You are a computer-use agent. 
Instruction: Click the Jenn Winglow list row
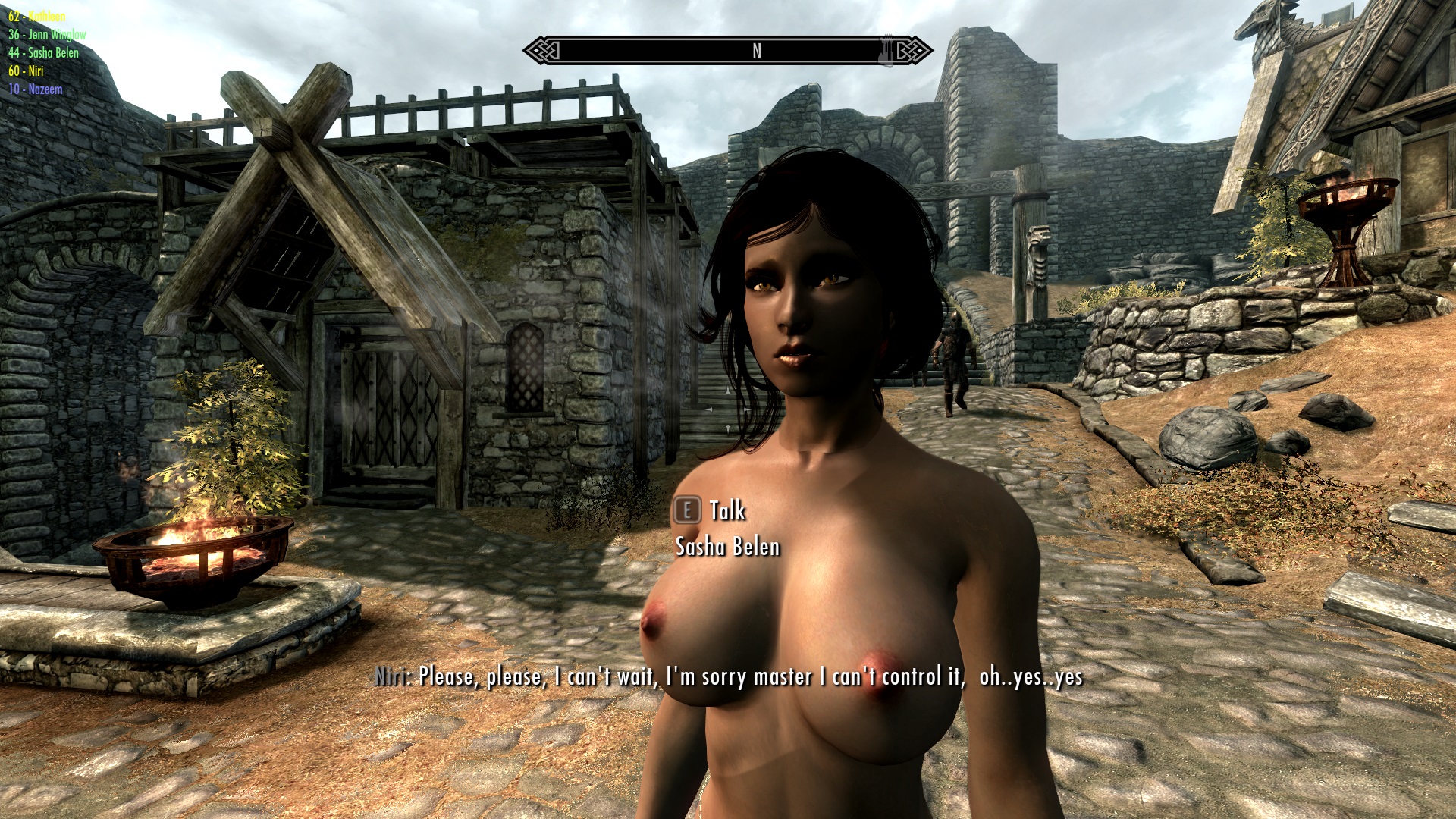tap(47, 34)
